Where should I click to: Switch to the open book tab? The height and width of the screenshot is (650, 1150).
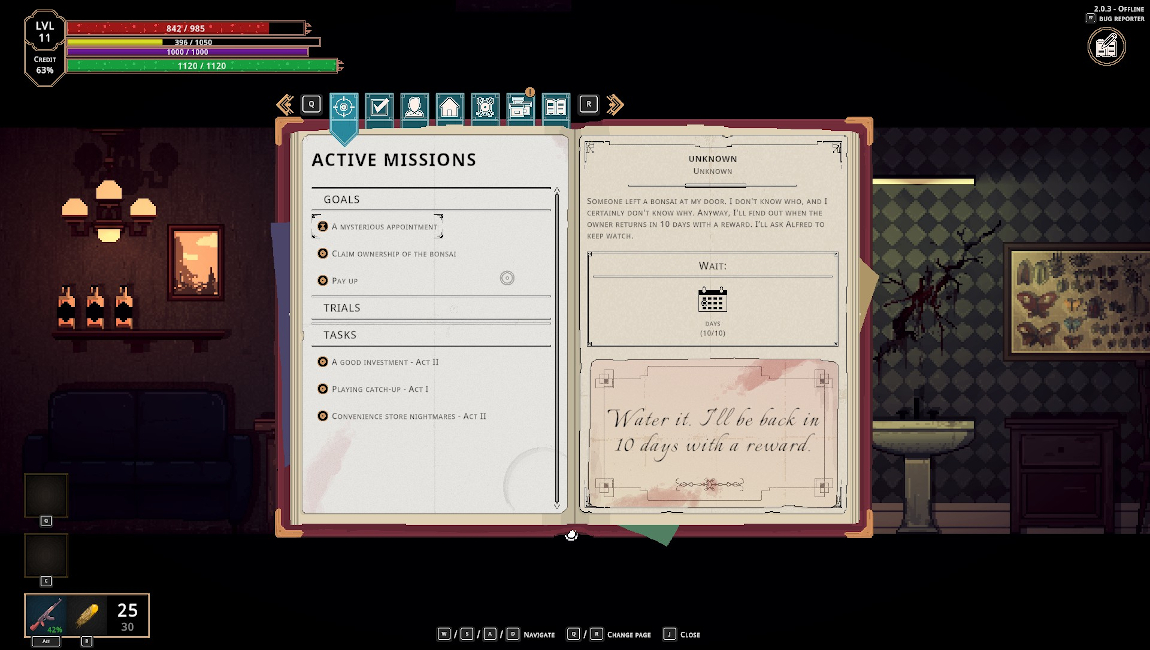click(556, 107)
